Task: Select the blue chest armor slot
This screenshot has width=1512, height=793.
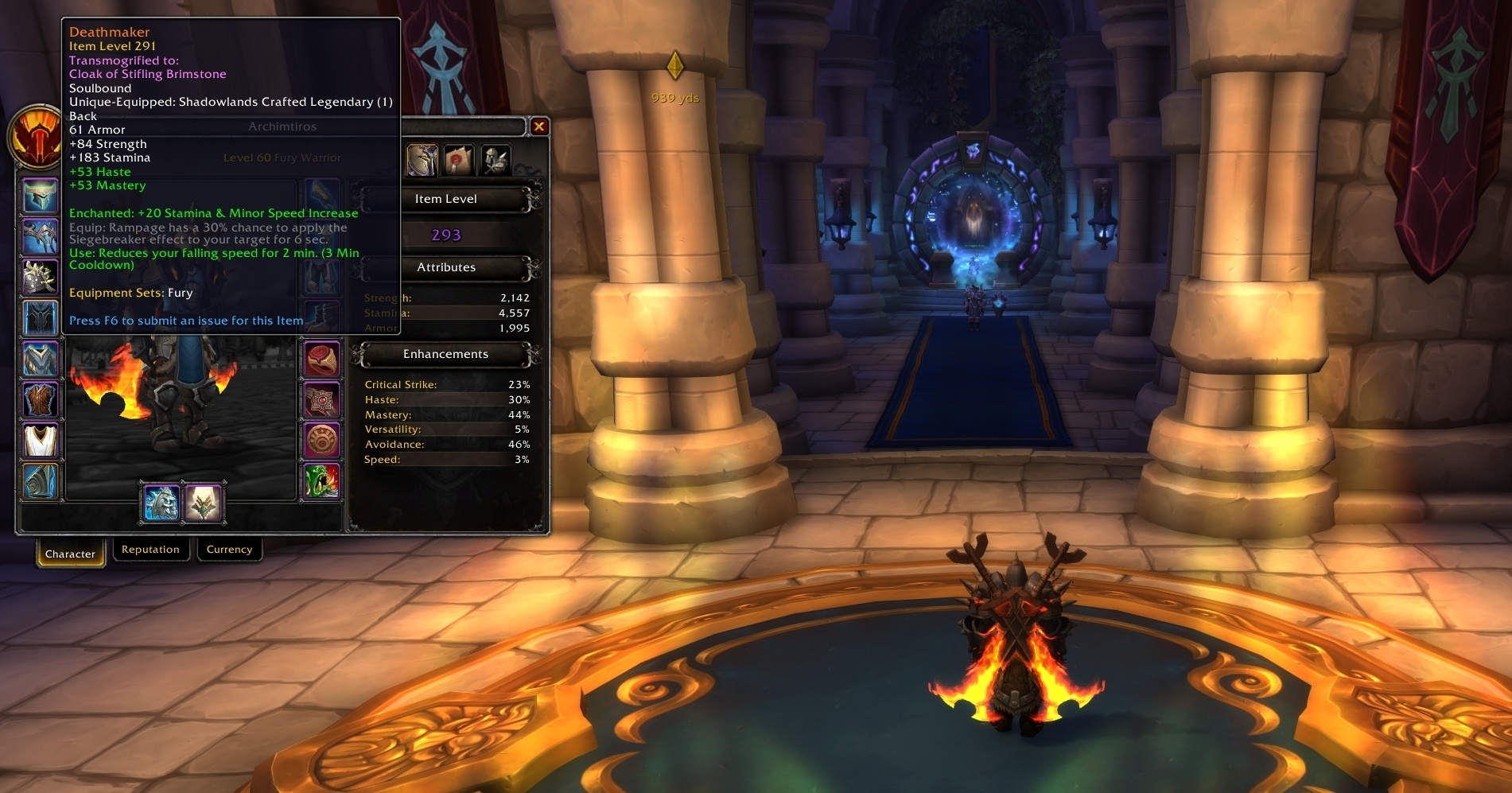Action: point(40,359)
